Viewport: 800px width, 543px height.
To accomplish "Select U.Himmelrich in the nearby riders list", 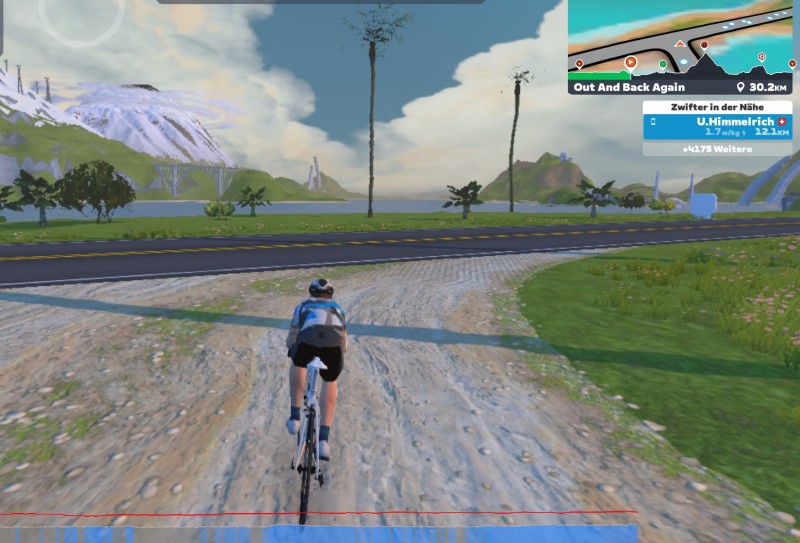I will pos(717,126).
